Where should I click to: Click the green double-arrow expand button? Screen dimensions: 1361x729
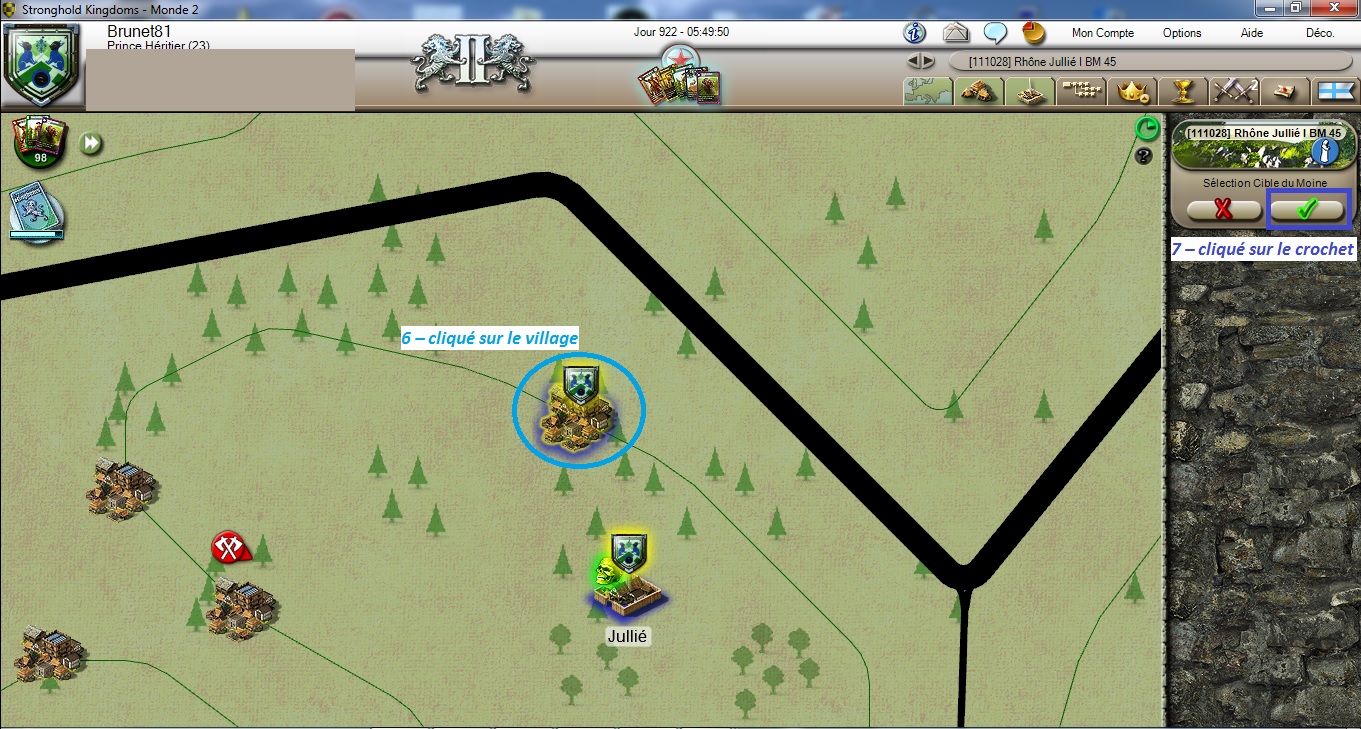point(91,144)
